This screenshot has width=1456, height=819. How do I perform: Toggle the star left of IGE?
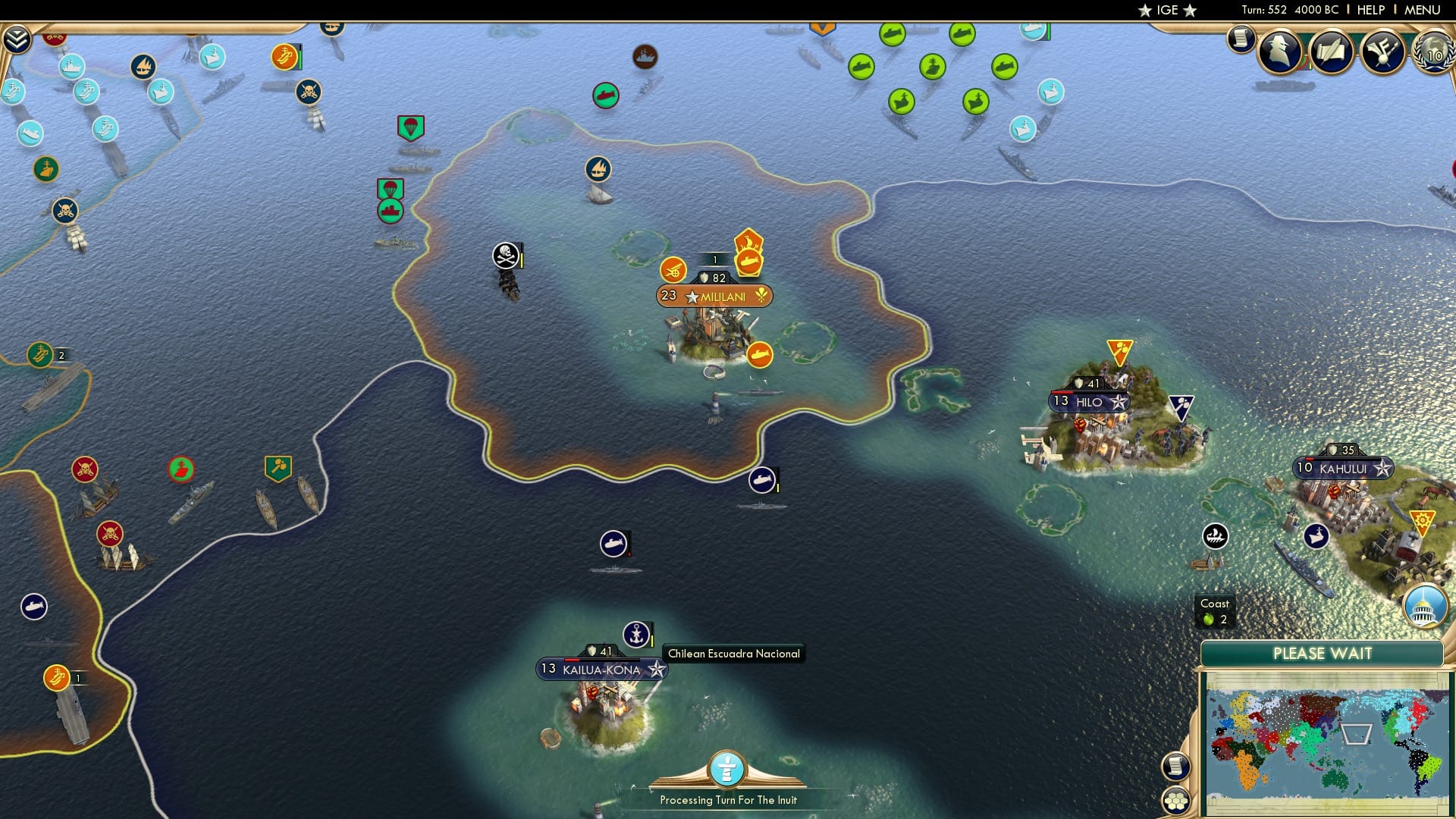1144,11
